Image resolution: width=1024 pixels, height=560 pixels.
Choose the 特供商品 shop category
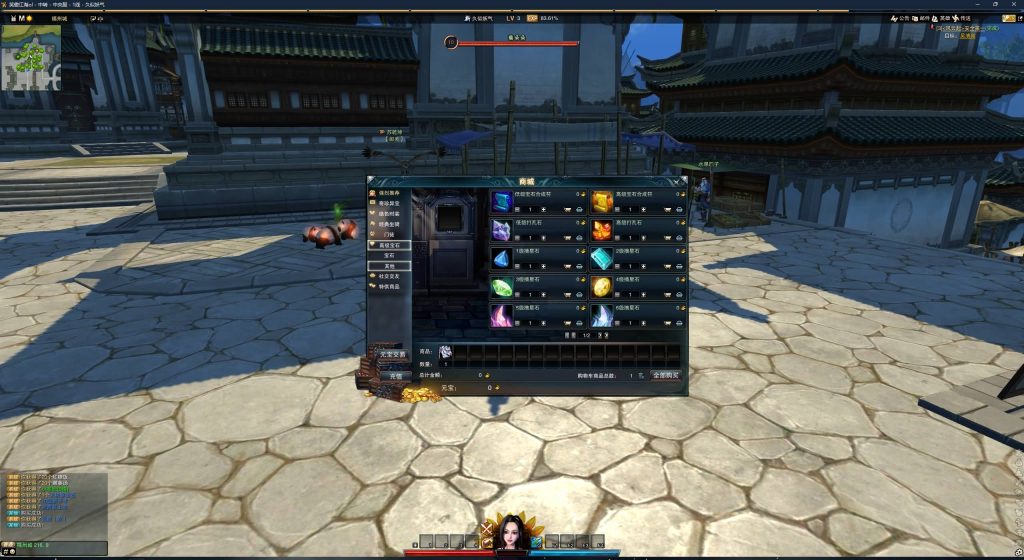[390, 287]
